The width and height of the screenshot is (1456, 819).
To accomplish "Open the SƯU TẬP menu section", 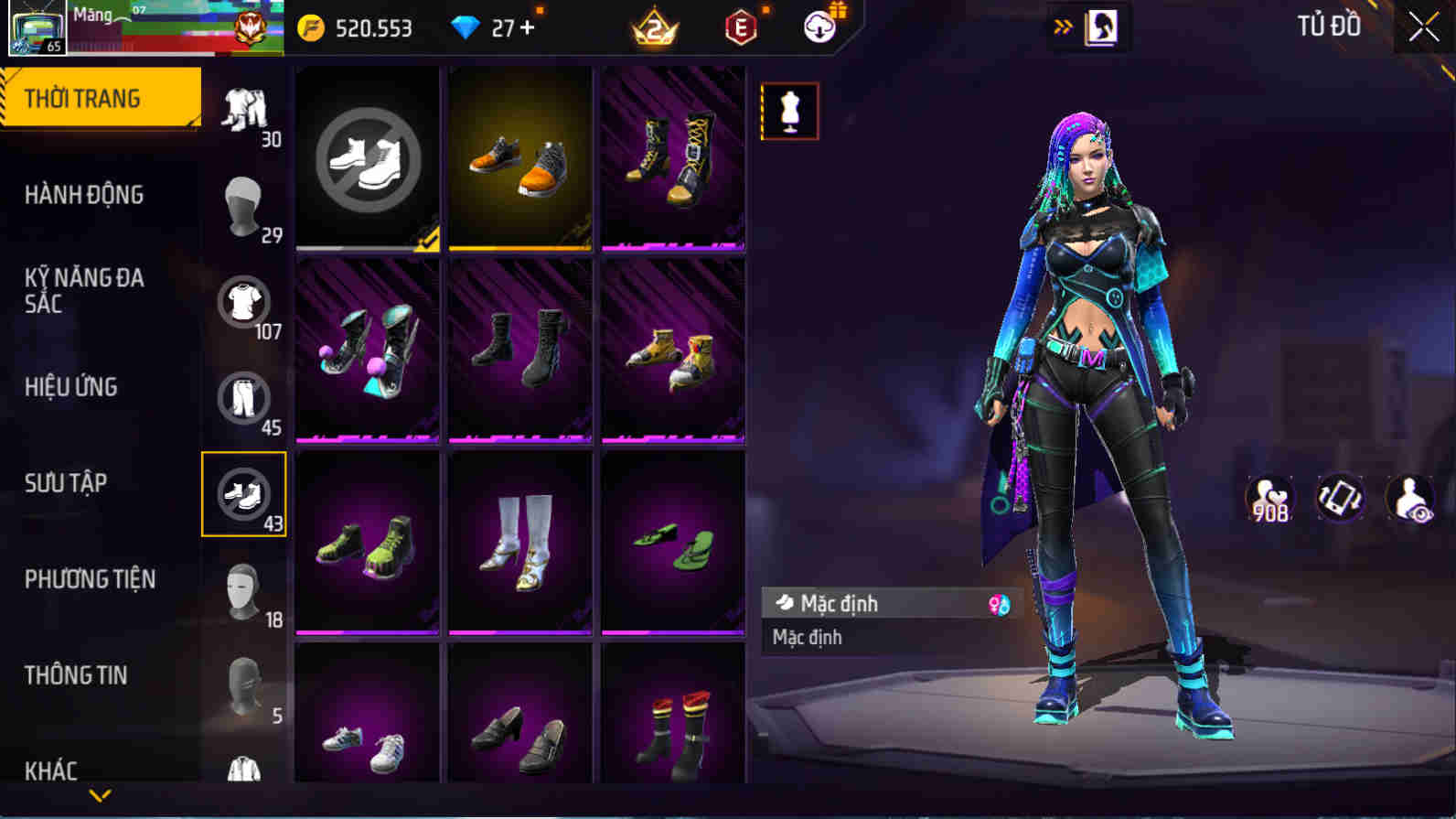I will [64, 482].
